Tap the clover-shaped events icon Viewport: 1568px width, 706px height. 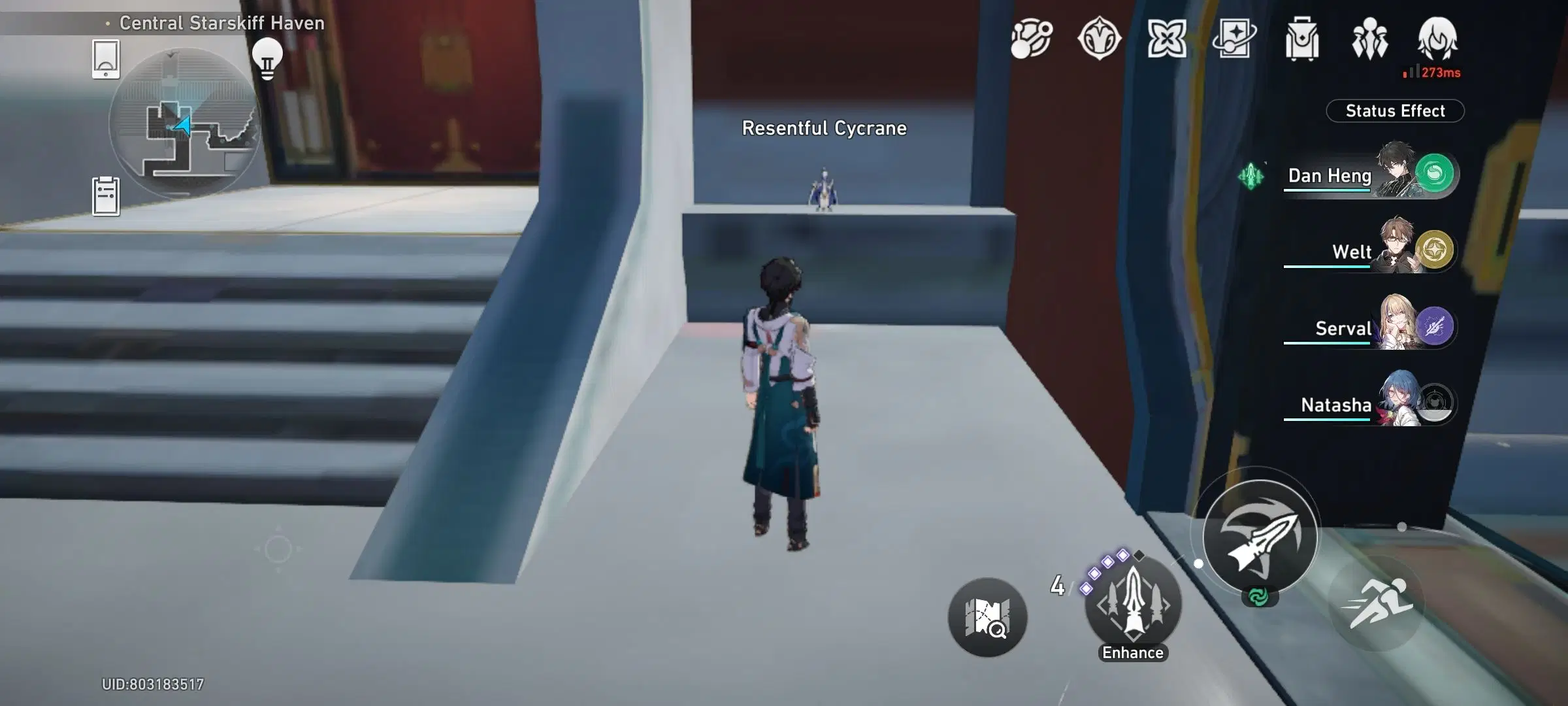(x=1167, y=41)
